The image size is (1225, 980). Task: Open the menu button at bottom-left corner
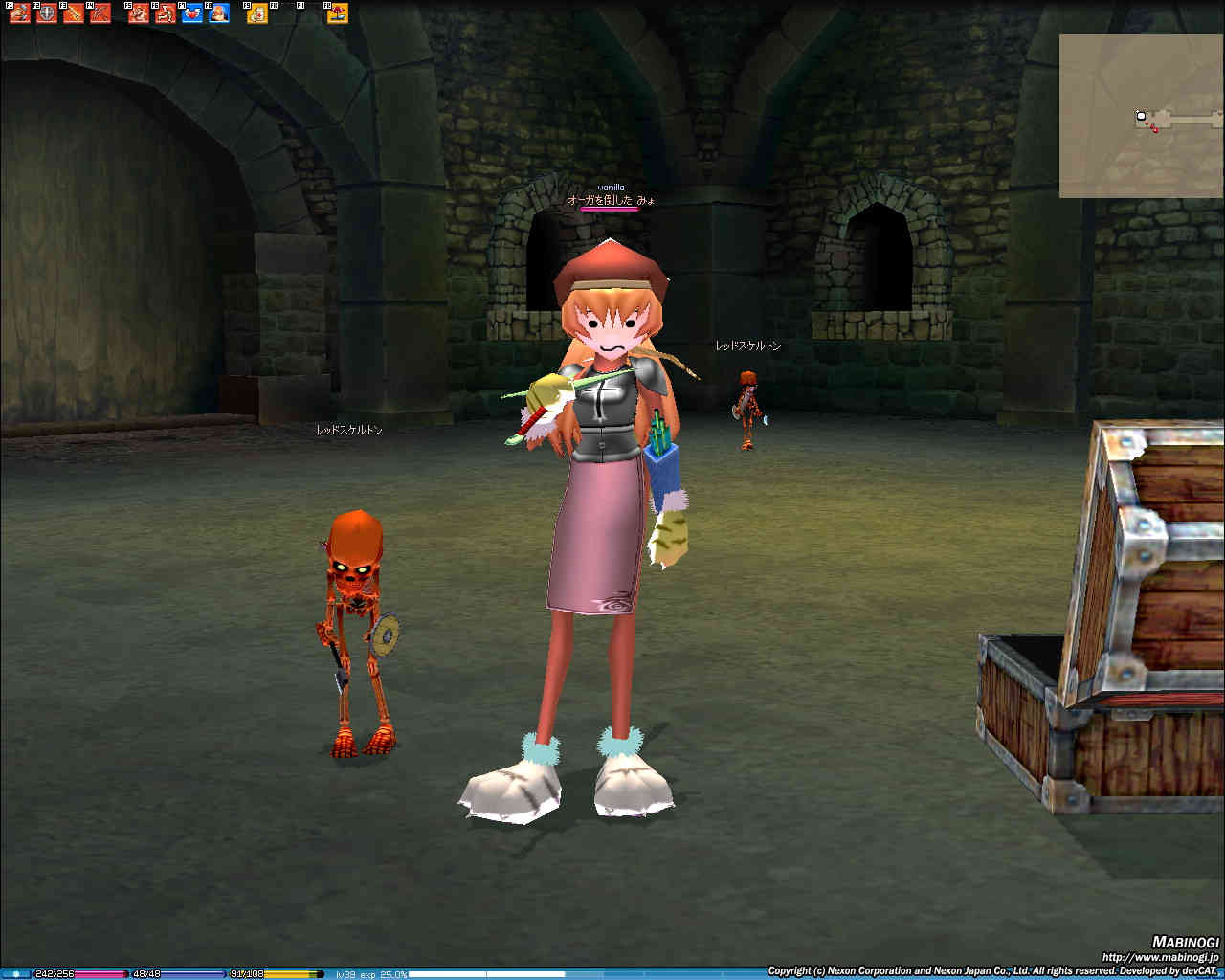(x=16, y=973)
